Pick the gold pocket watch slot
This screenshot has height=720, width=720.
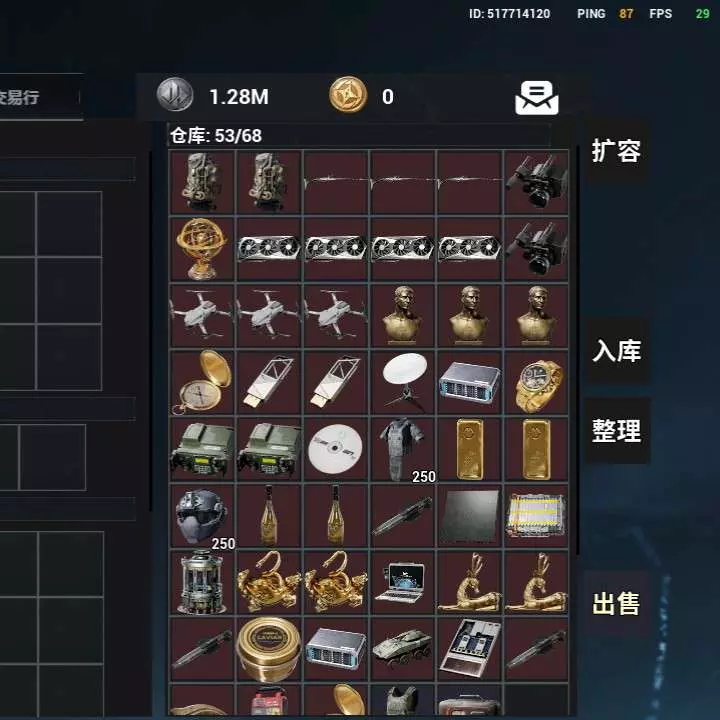point(202,381)
